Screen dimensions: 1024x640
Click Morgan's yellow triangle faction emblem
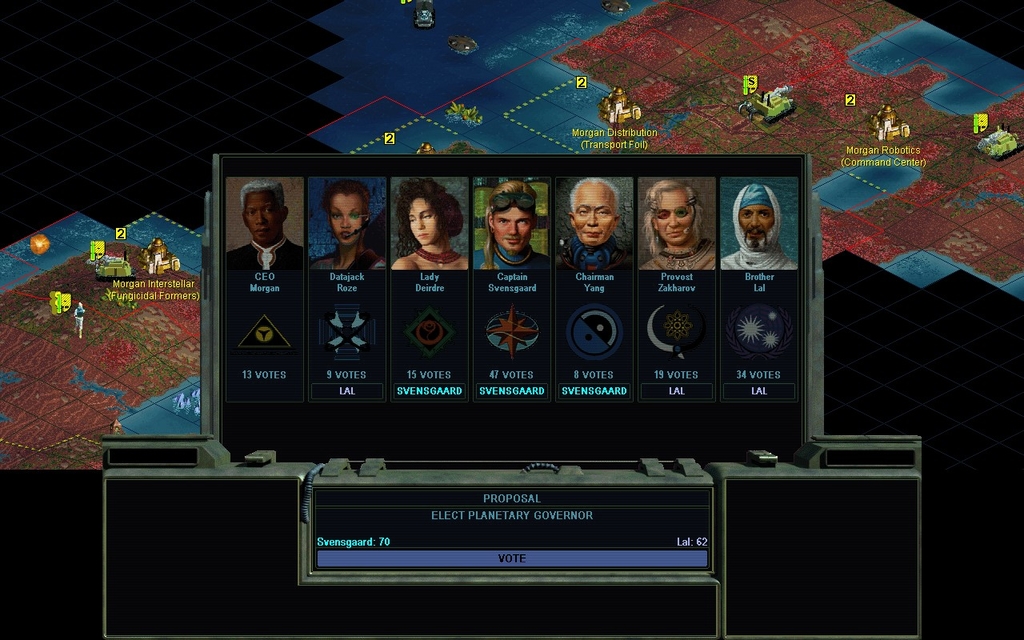click(265, 332)
